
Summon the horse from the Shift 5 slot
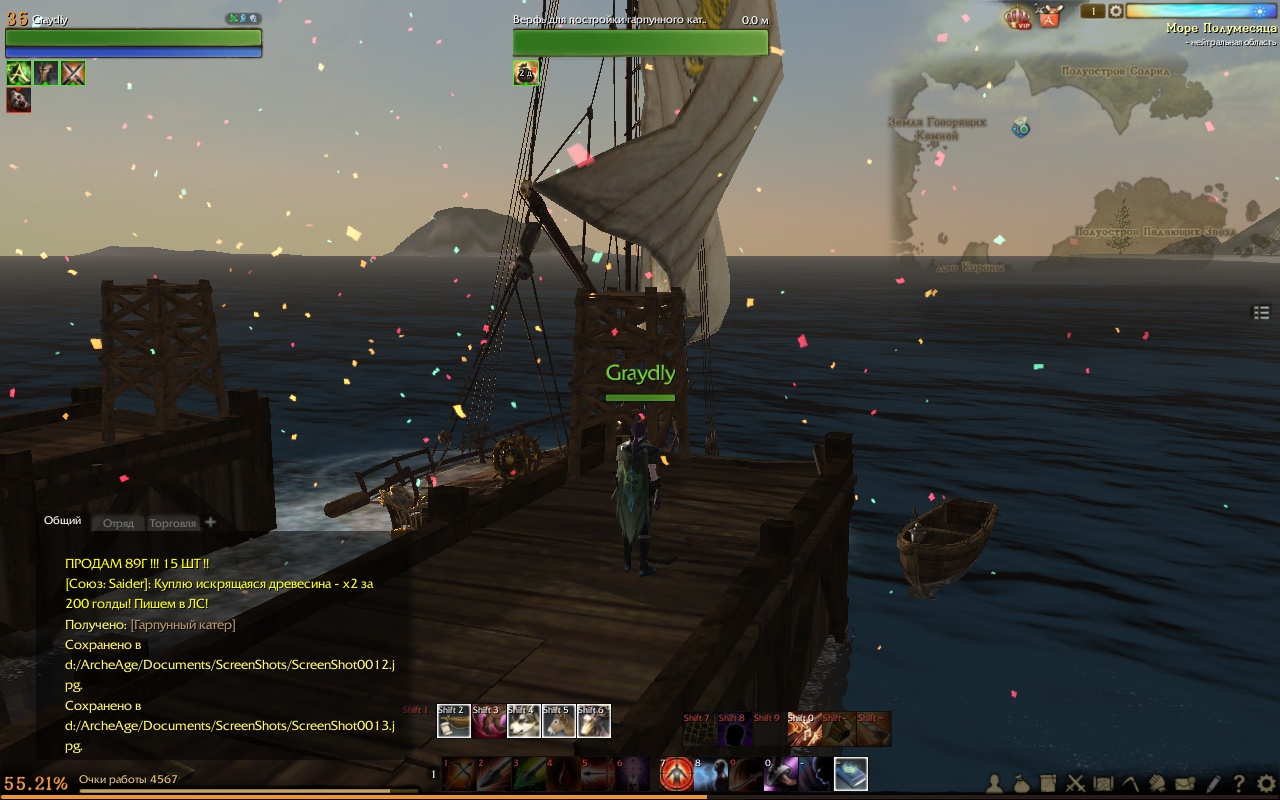(558, 721)
